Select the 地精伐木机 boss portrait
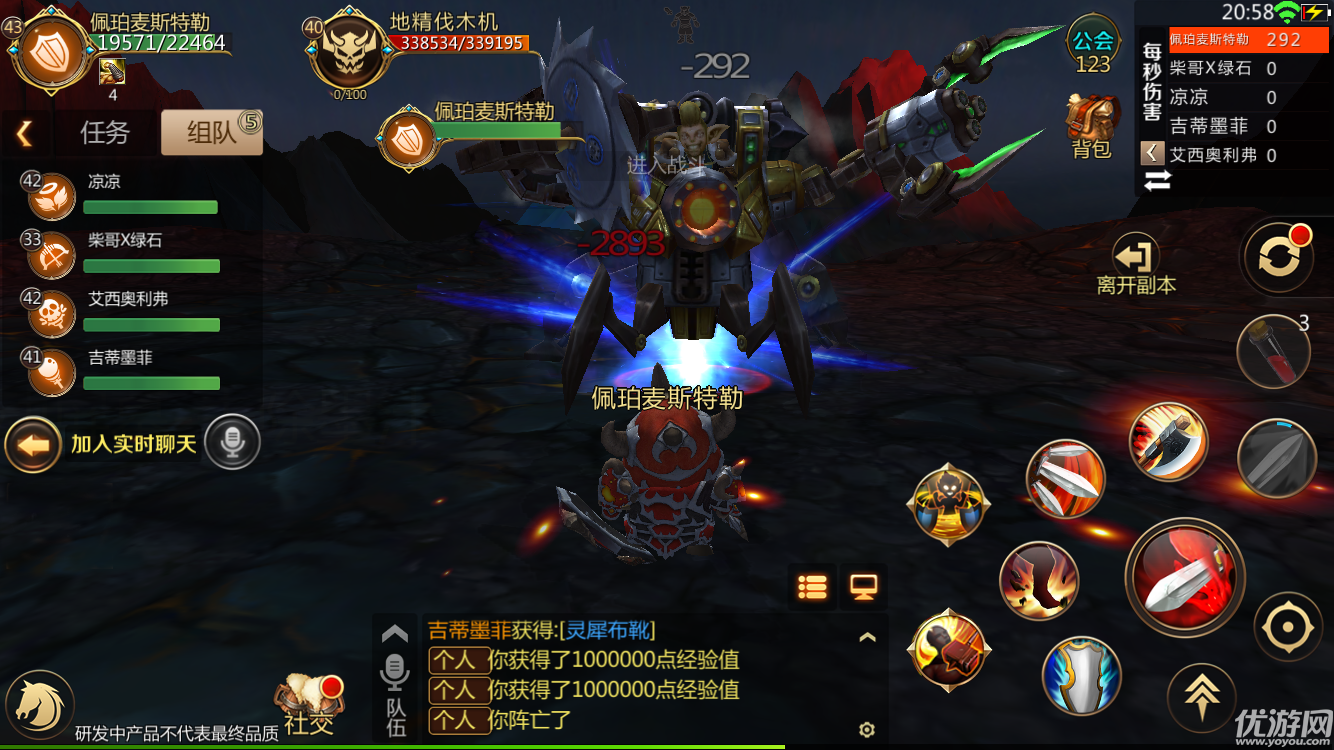1334x750 pixels. (x=347, y=56)
